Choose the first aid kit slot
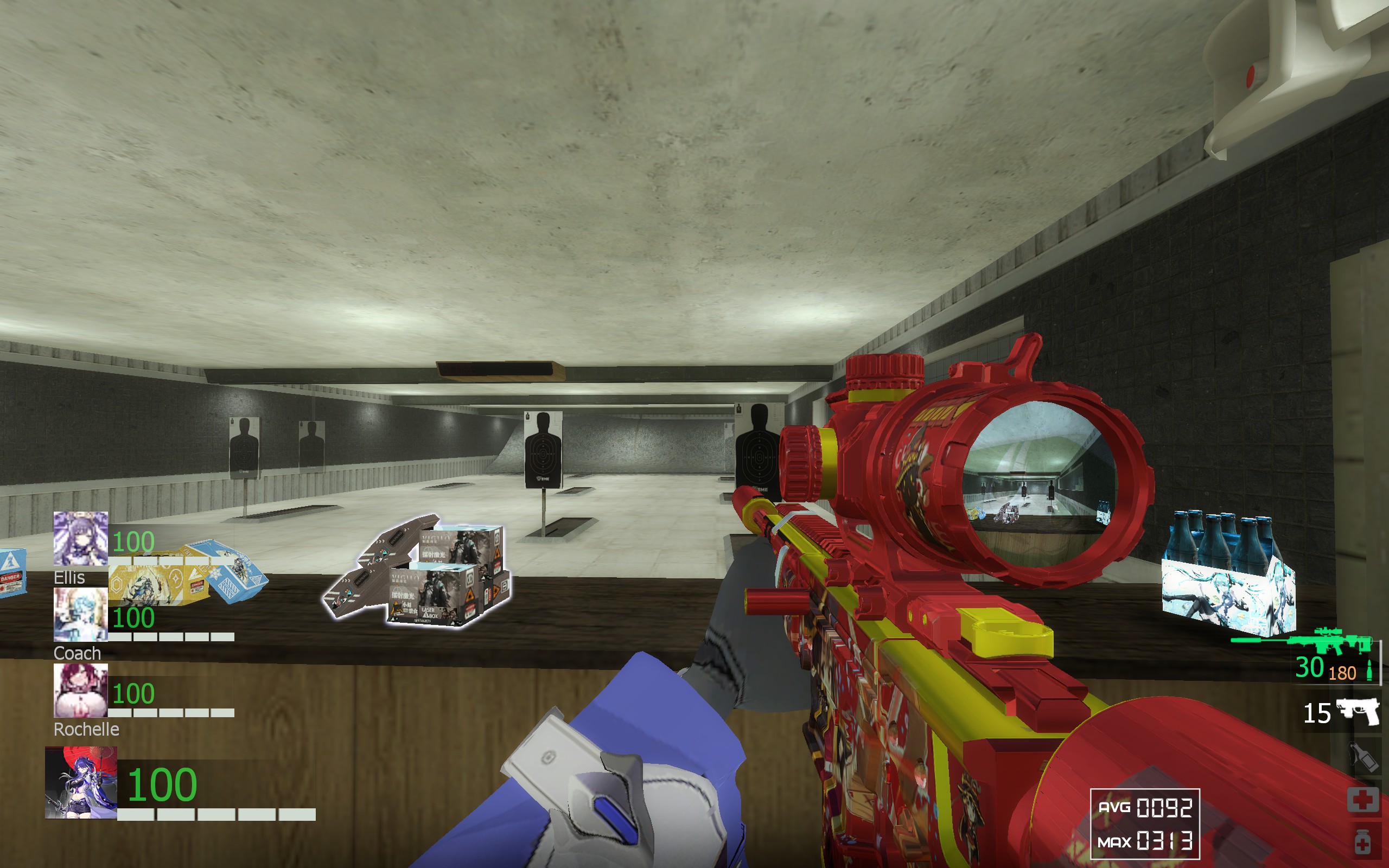 1362,799
